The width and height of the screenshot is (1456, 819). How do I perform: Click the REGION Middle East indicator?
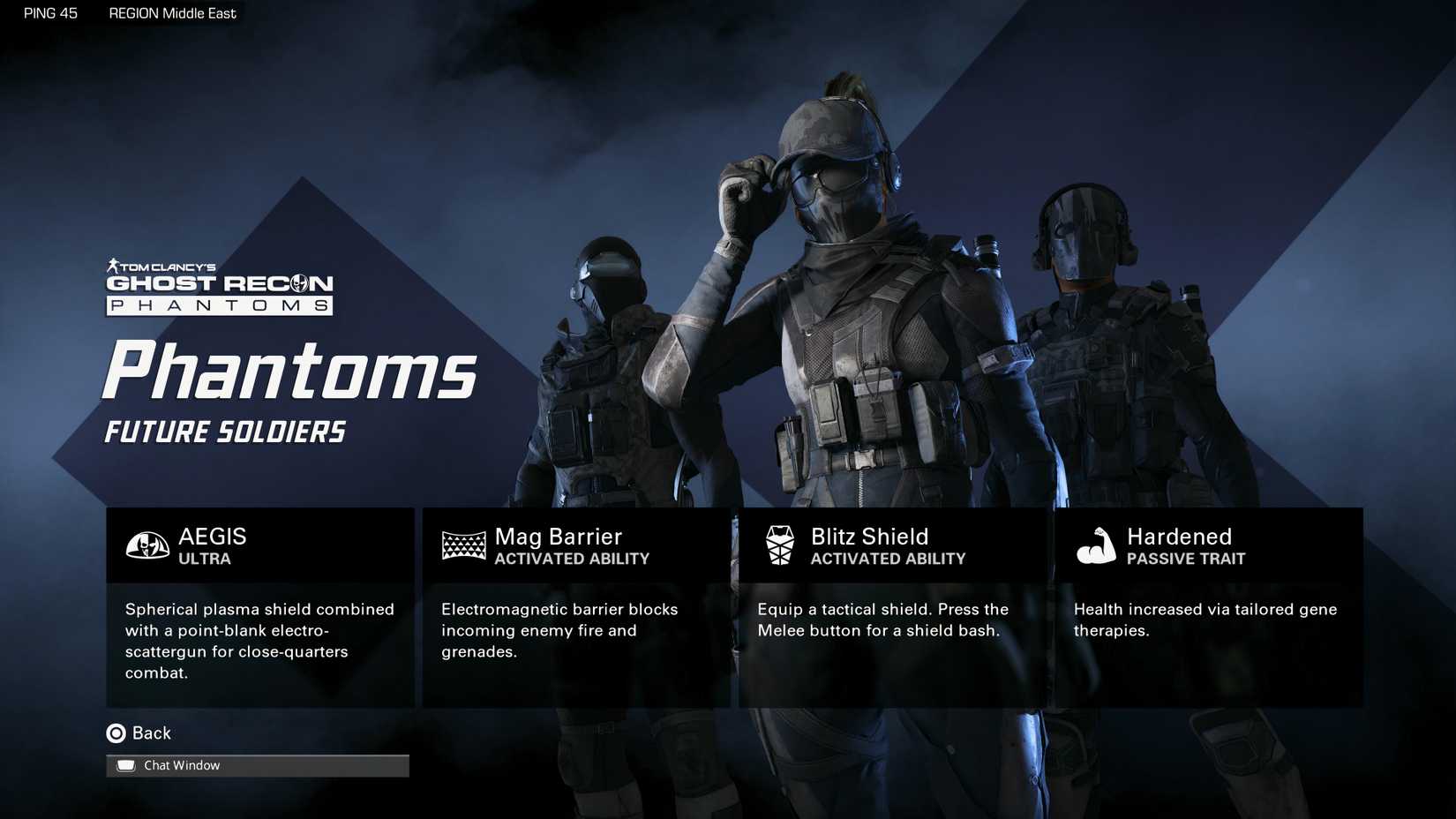172,13
